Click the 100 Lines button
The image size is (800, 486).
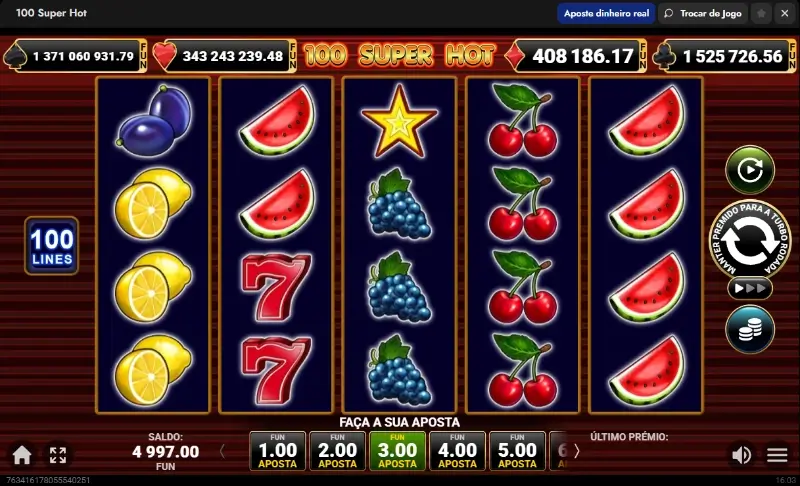[51, 246]
